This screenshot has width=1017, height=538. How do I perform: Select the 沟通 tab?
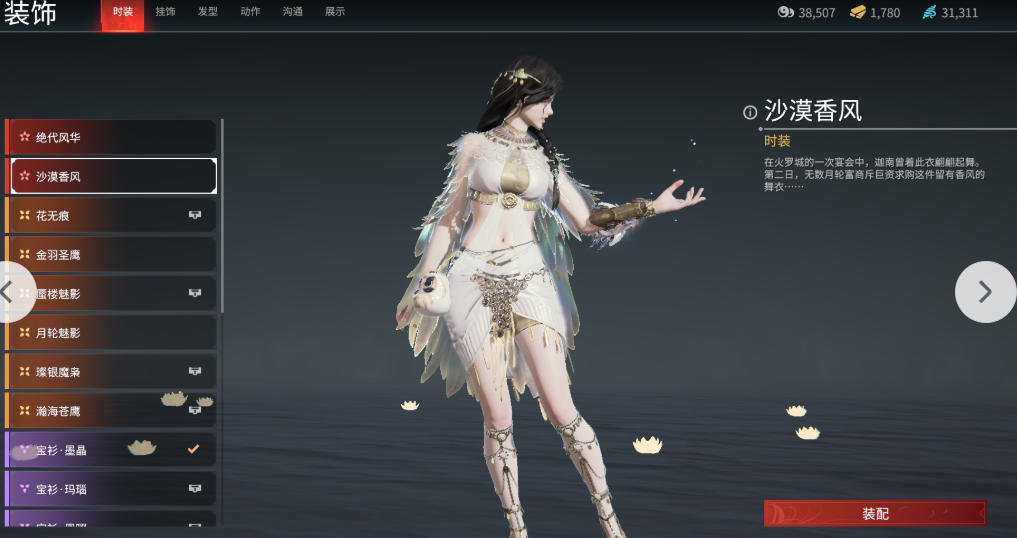[x=293, y=12]
